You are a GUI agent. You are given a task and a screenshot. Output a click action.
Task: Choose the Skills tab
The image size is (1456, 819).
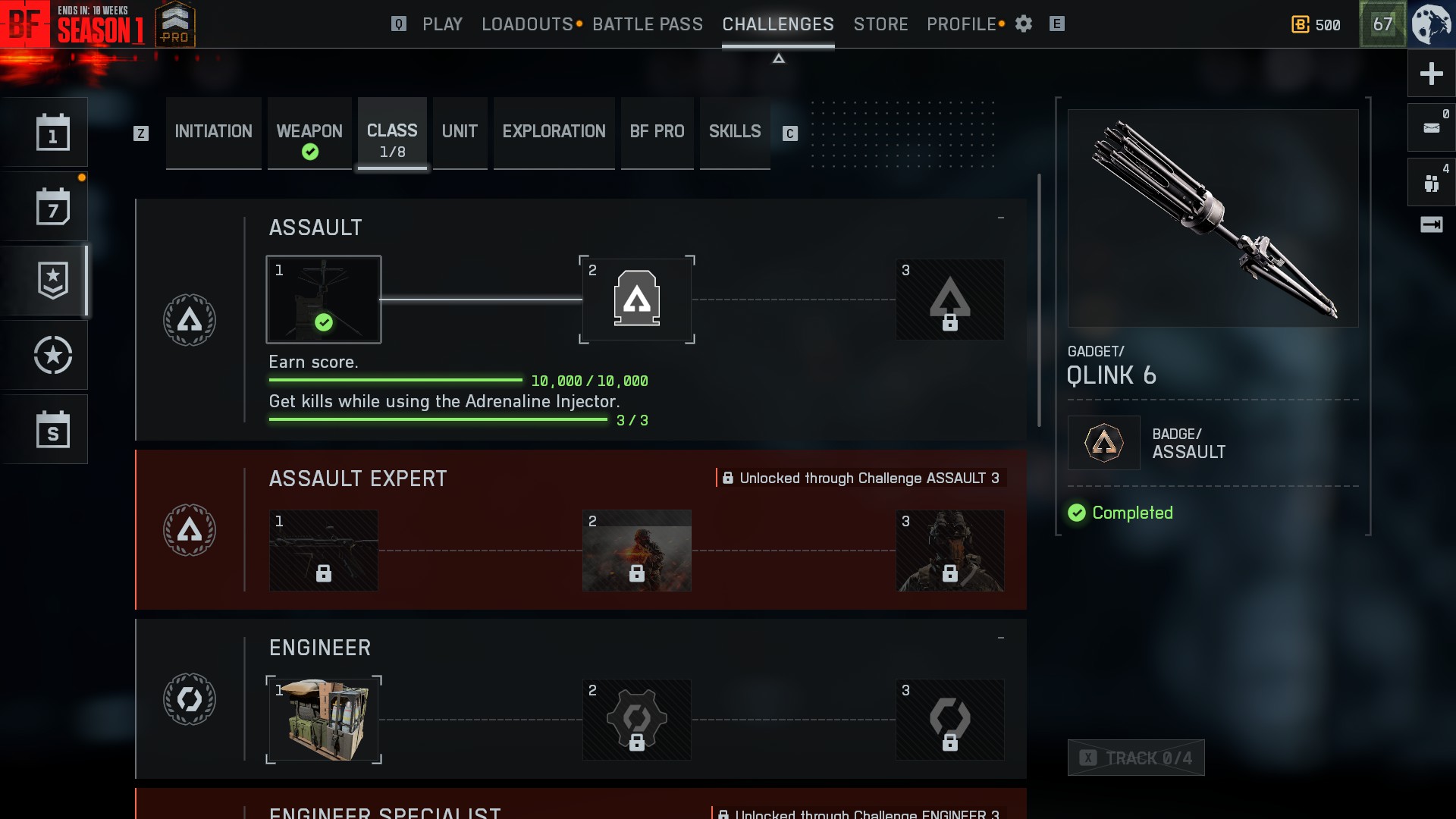[x=734, y=132]
